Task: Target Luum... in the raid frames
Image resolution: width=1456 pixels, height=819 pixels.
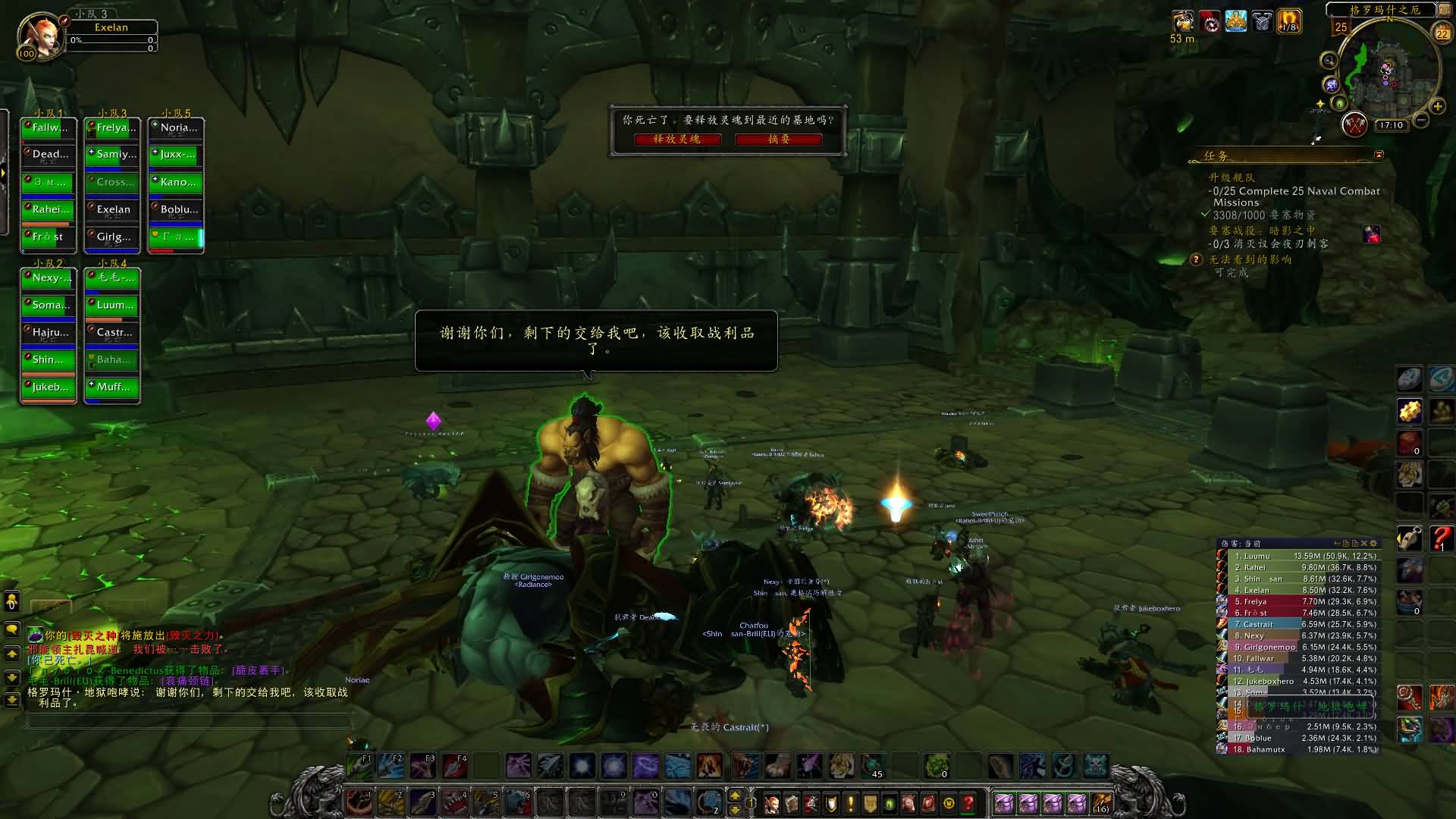Action: 112,306
